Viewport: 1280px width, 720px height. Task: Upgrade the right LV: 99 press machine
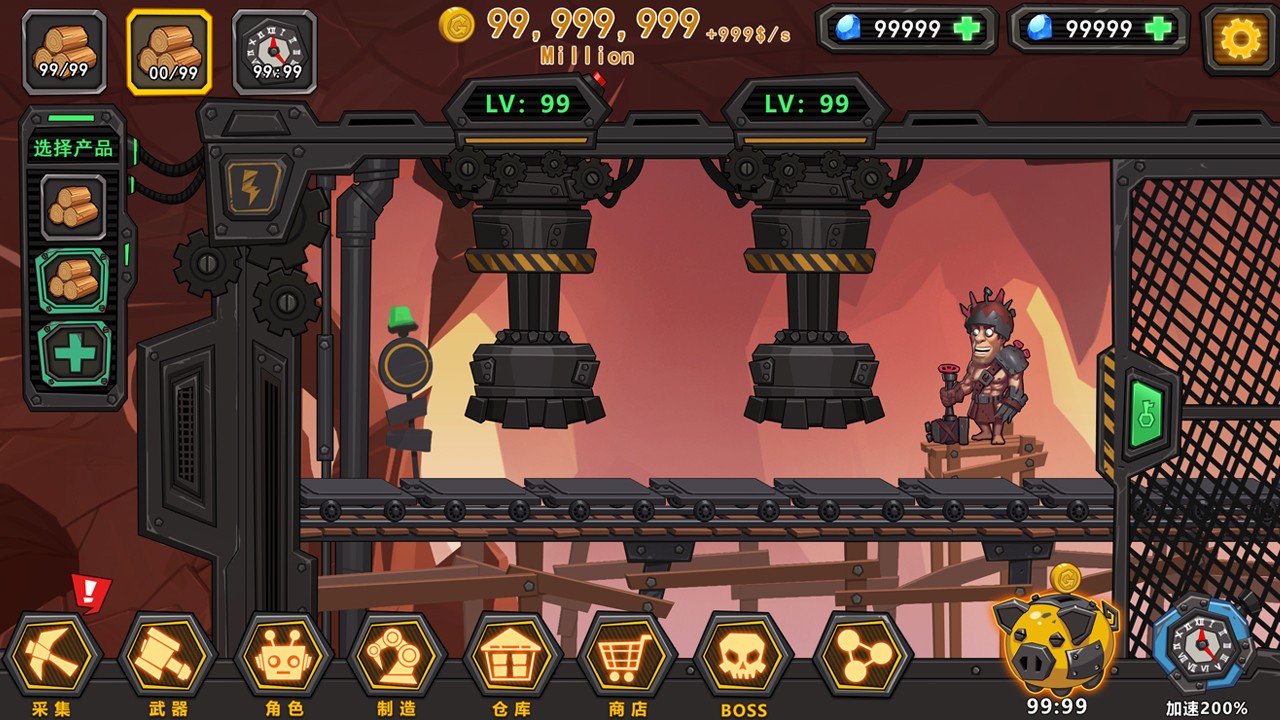[x=806, y=104]
